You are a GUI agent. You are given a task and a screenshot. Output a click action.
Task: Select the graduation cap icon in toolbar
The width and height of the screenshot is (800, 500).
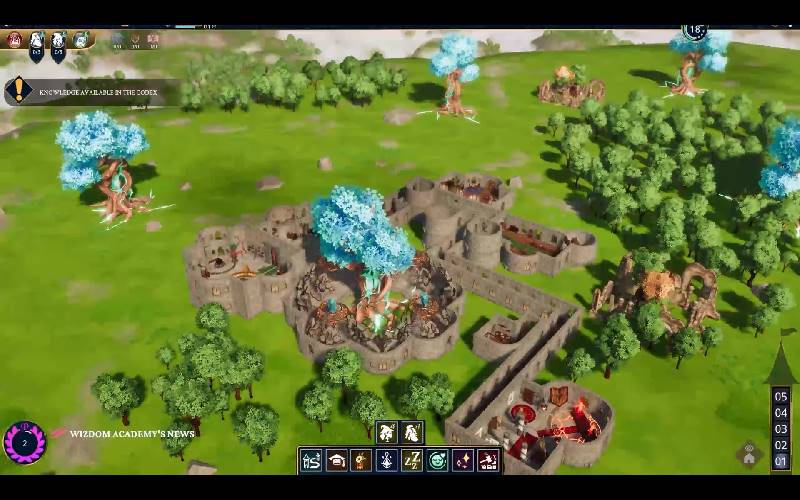337,461
